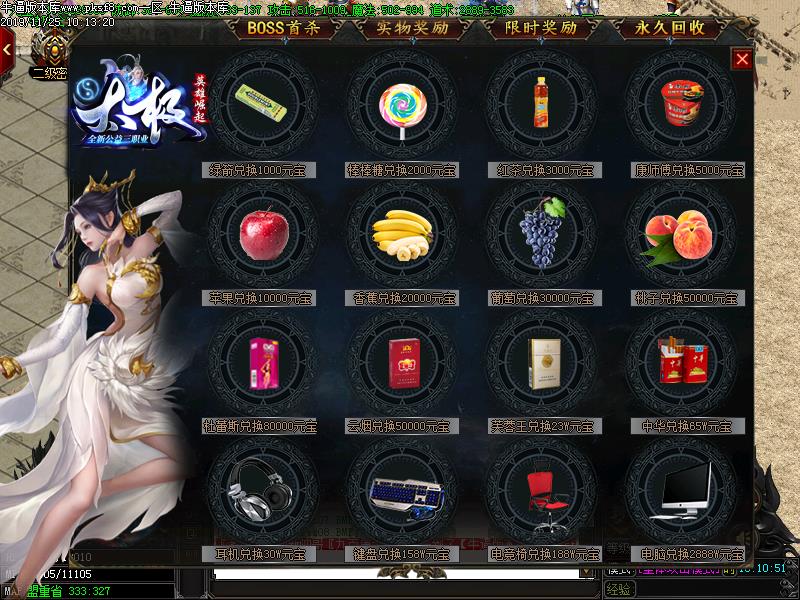
Task: Click the red arrow on left edge
Action: [x=7, y=47]
